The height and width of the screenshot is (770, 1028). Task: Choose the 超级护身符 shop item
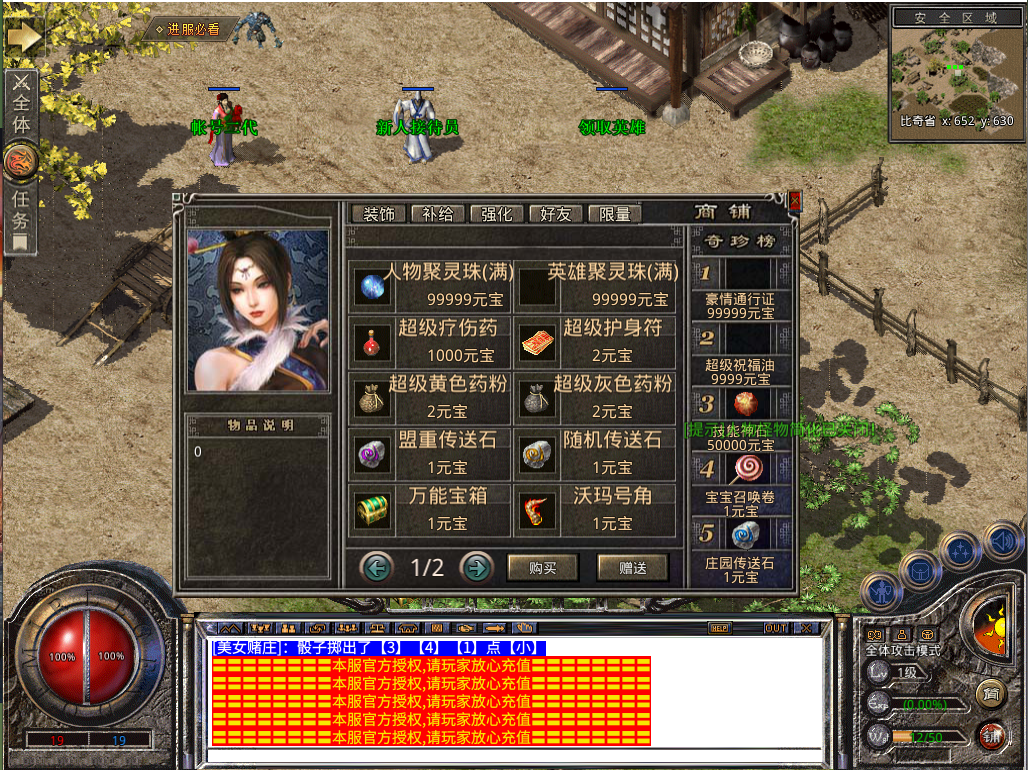tap(596, 342)
